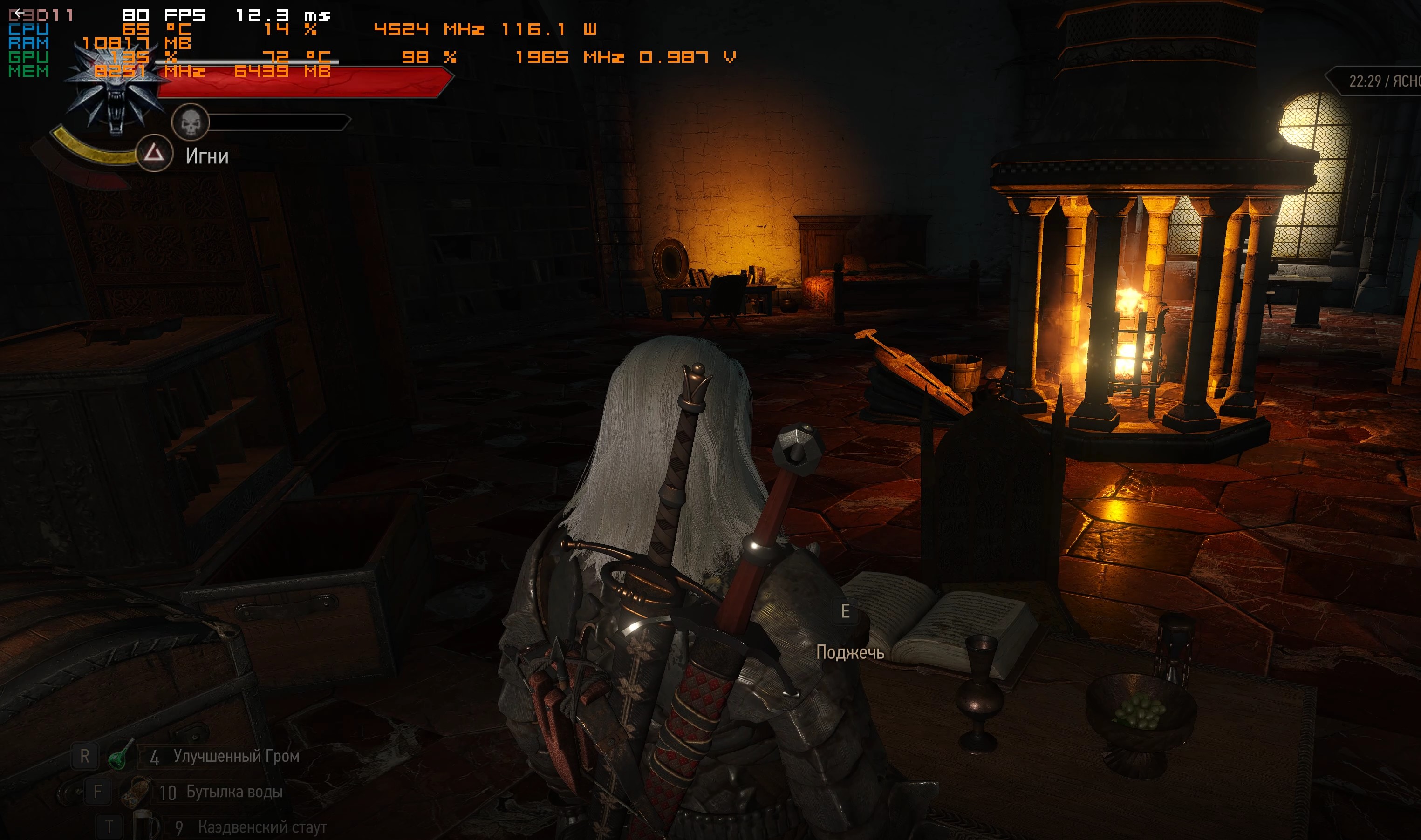The height and width of the screenshot is (840, 1421).
Task: Choose the Каэдвенский стаут mug slot
Action: click(145, 826)
